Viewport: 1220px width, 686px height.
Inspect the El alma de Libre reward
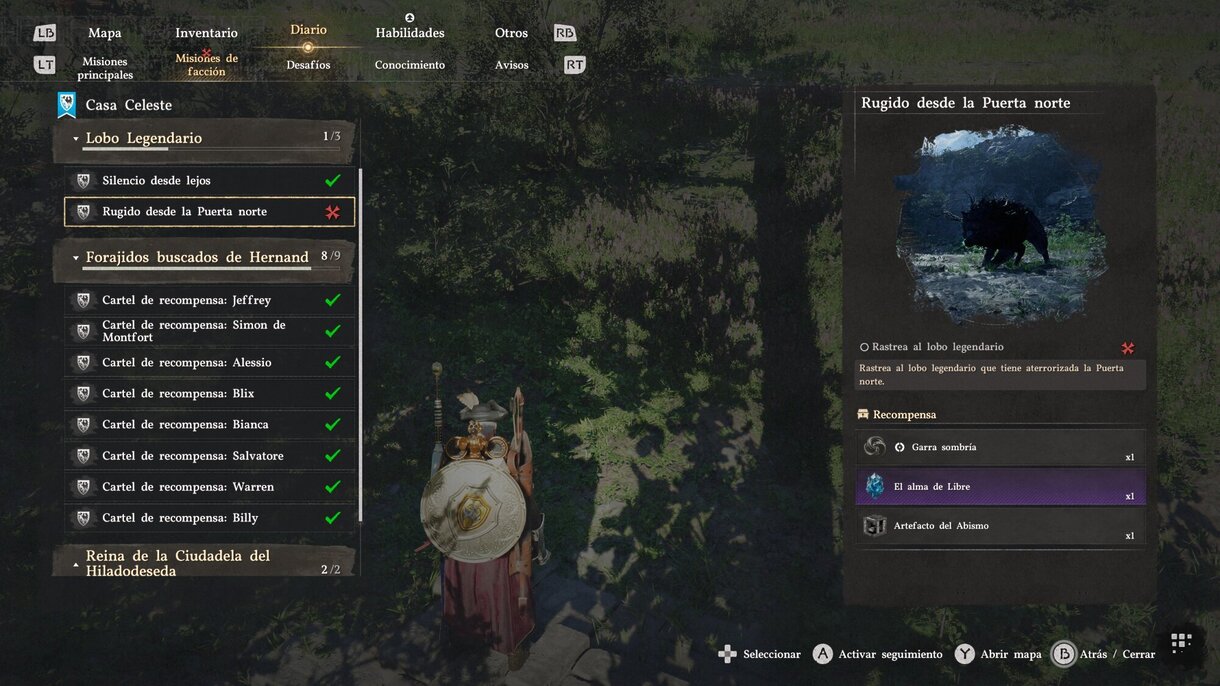coord(1000,487)
